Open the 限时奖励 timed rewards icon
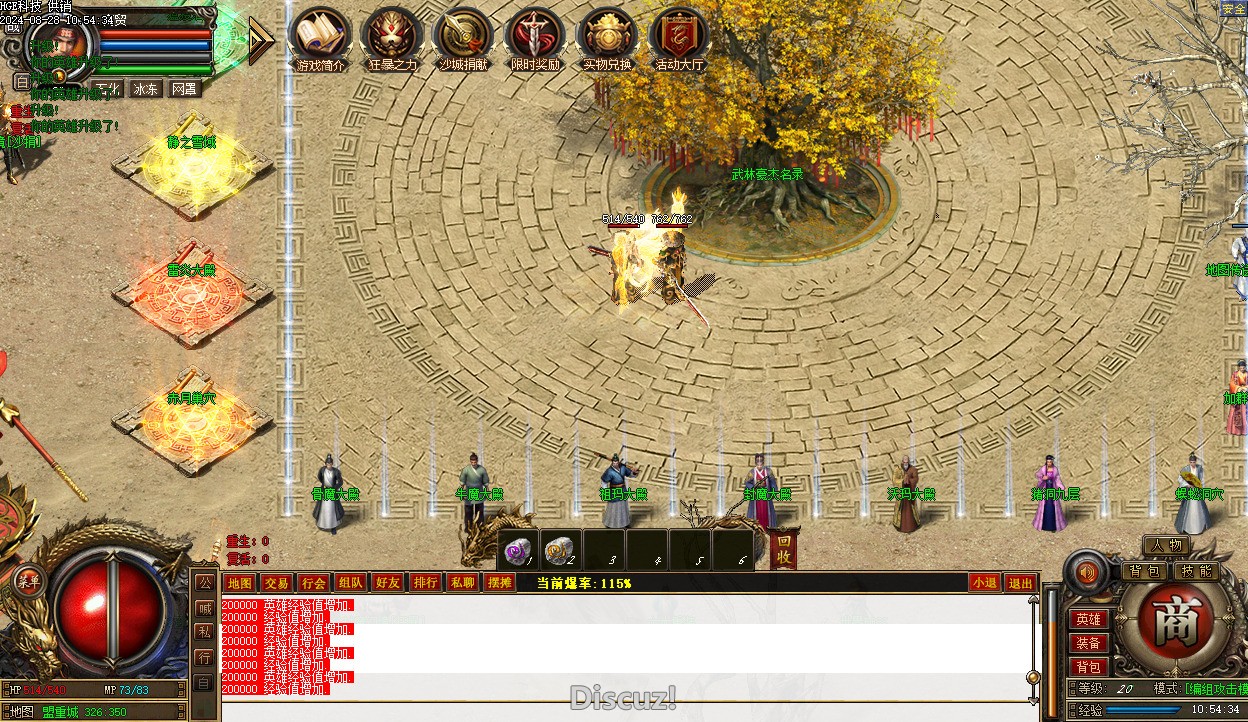Screen dimensions: 1248x722 [x=535, y=37]
